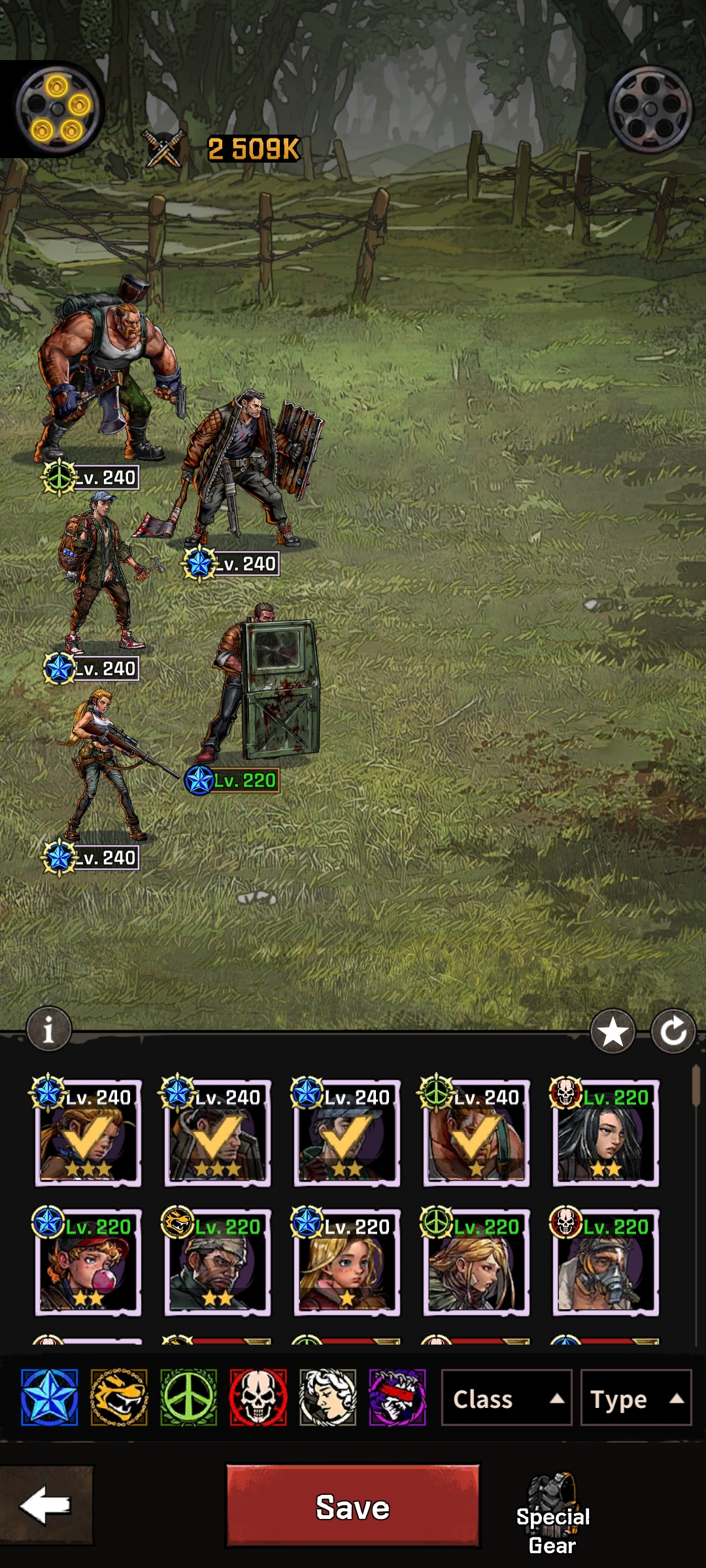Open the Class dropdown filter
The image size is (706, 1568).
(506, 1399)
